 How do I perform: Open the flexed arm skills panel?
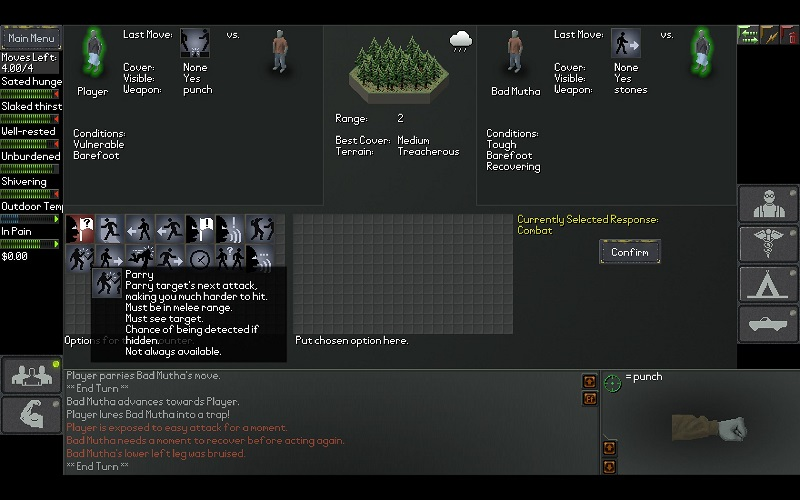30,415
